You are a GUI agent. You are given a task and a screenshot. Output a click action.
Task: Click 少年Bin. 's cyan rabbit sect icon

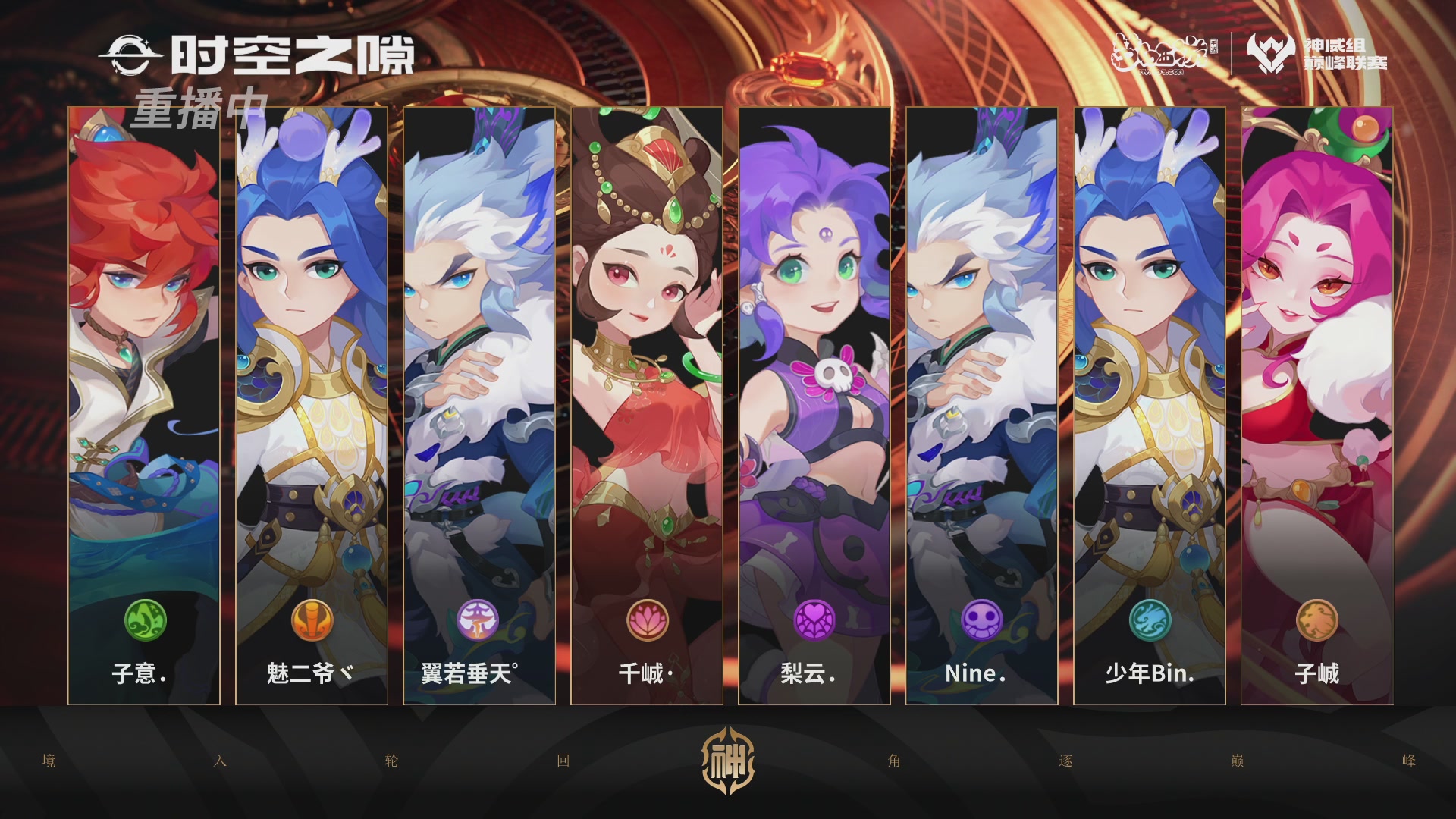pyautogui.click(x=1149, y=622)
